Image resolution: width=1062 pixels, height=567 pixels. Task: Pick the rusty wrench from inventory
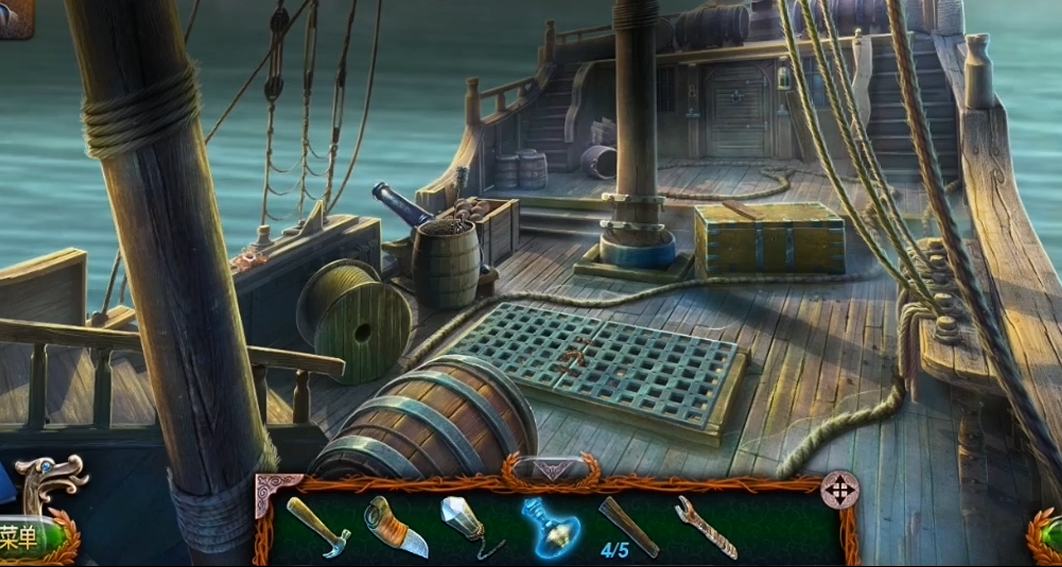[706, 527]
